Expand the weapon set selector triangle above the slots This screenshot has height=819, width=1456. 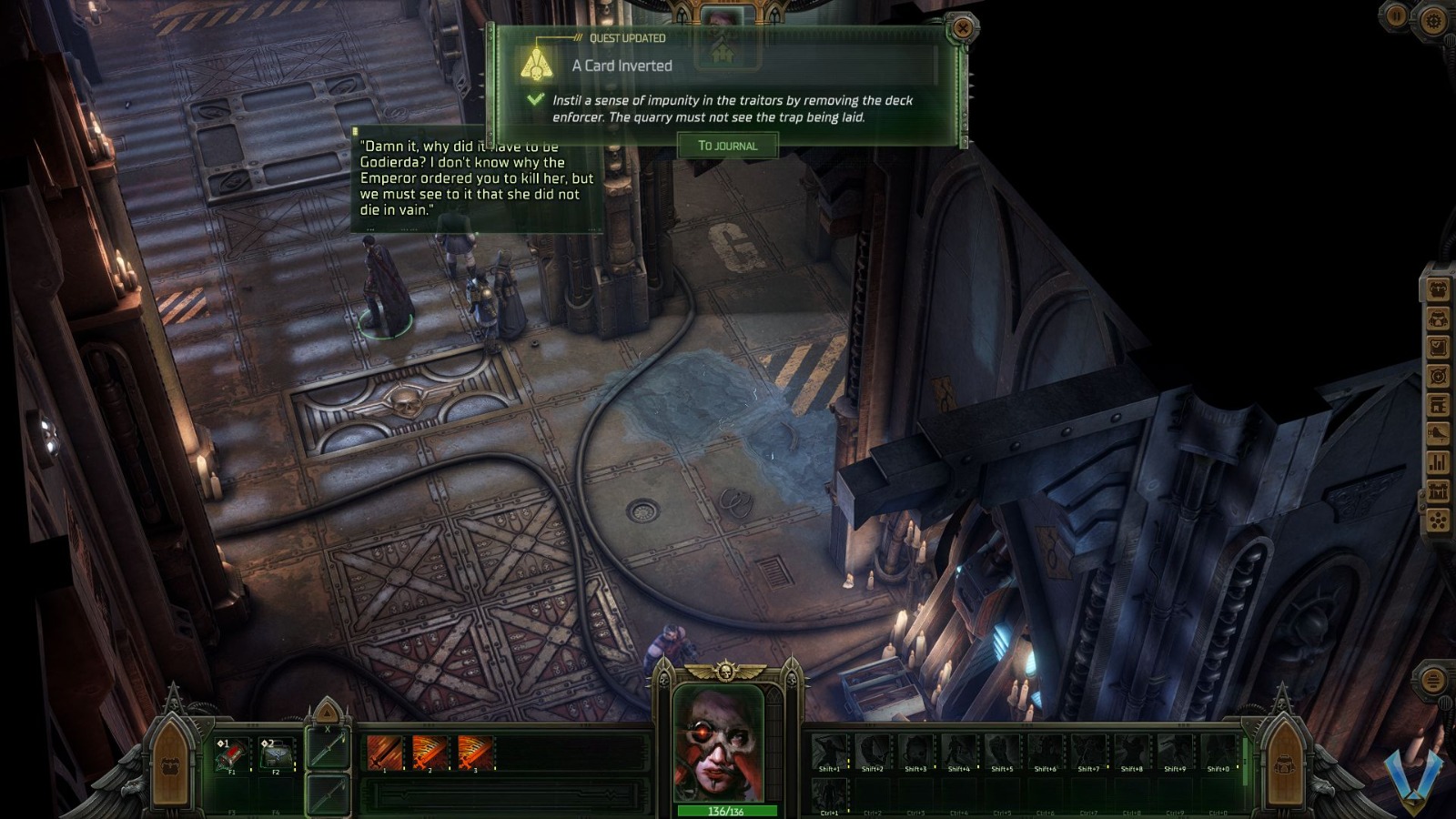tap(327, 713)
